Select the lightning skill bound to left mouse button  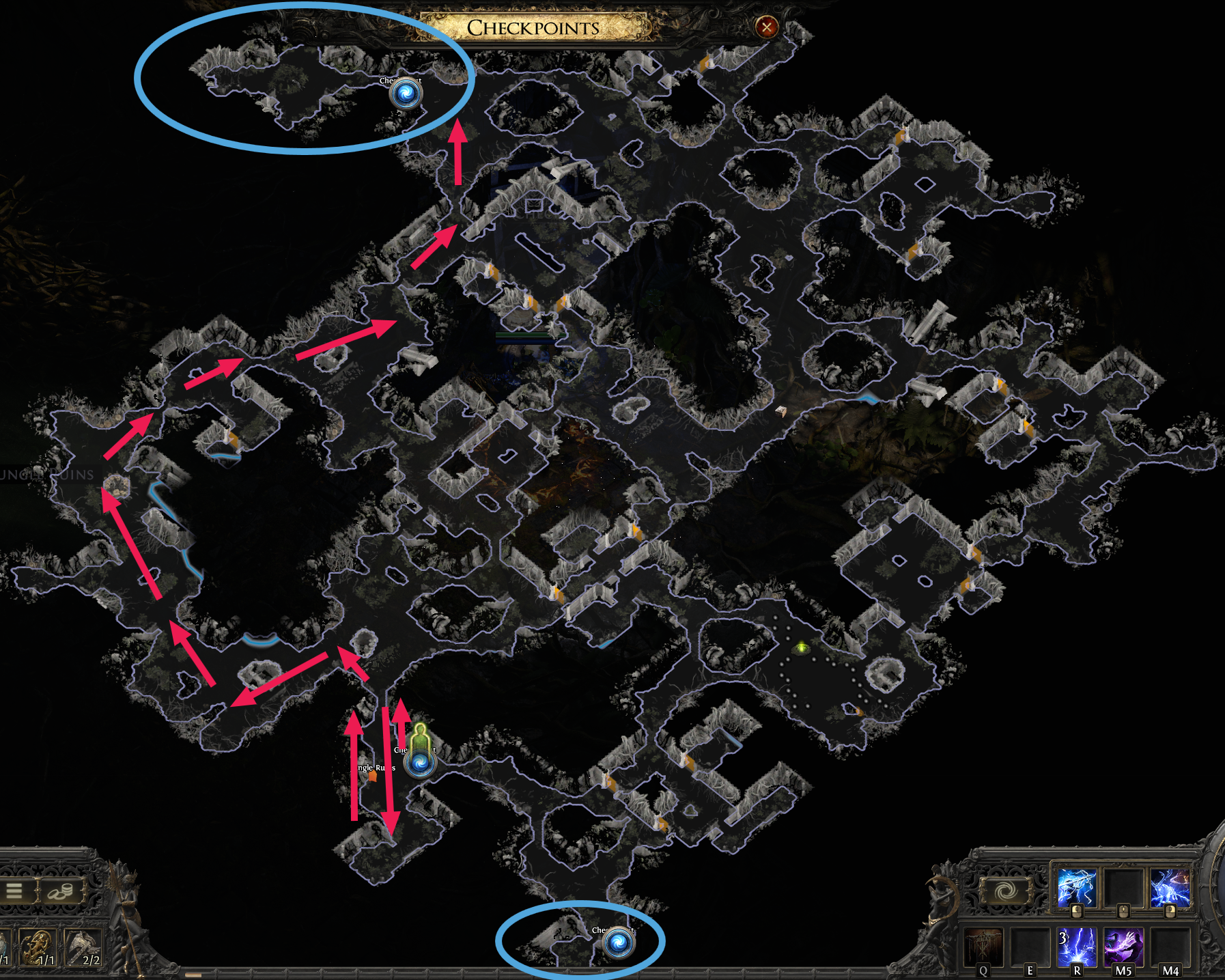click(1078, 888)
